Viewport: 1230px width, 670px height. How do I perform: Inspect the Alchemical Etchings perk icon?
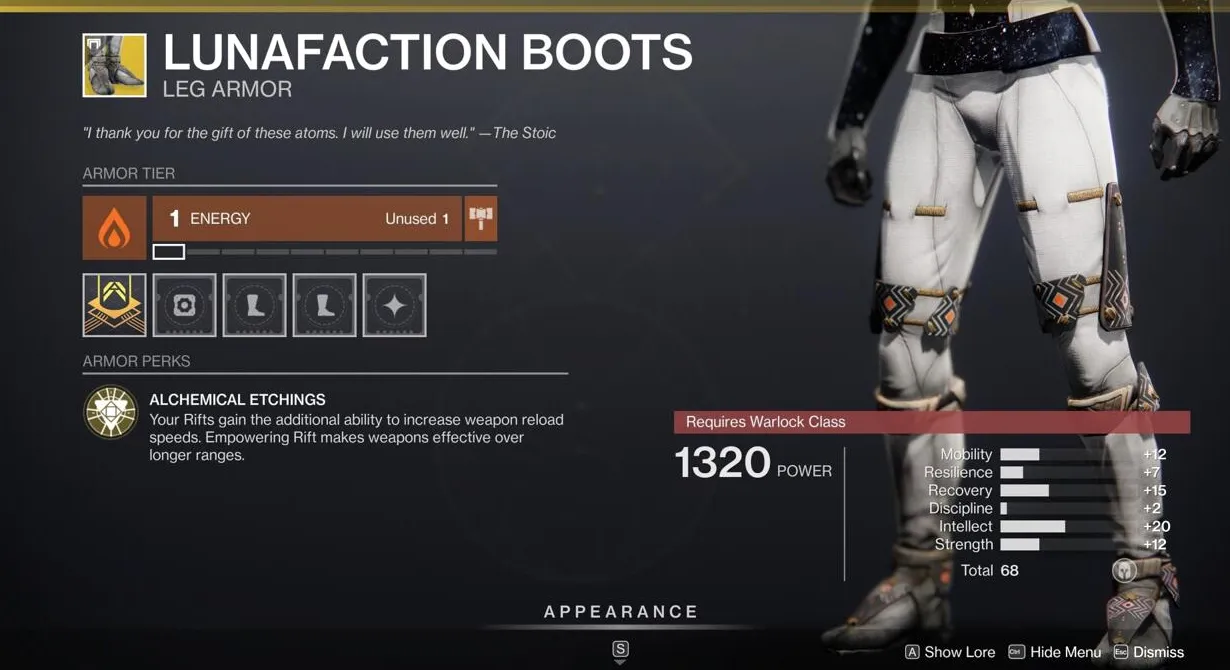point(111,412)
